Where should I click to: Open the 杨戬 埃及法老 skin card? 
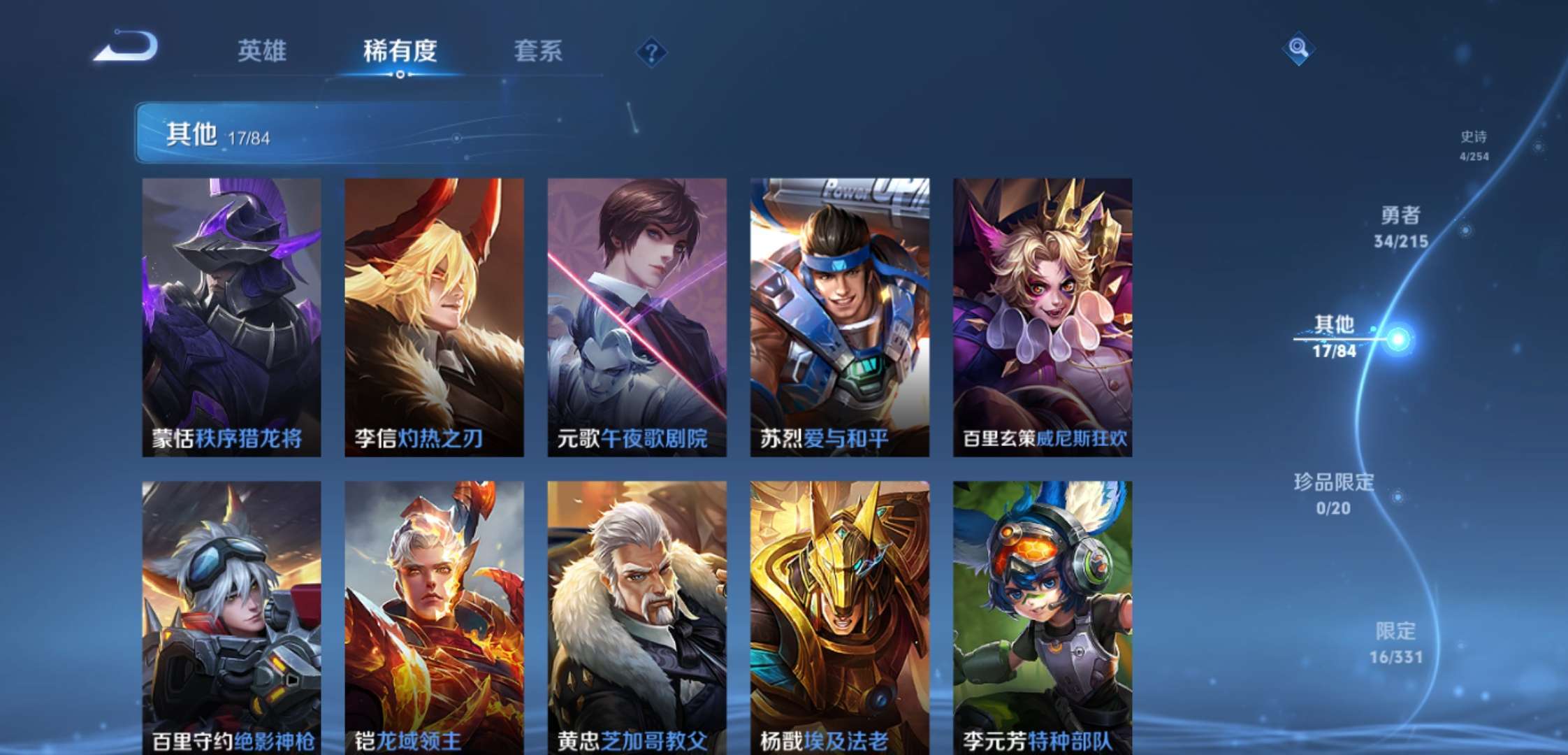839,617
